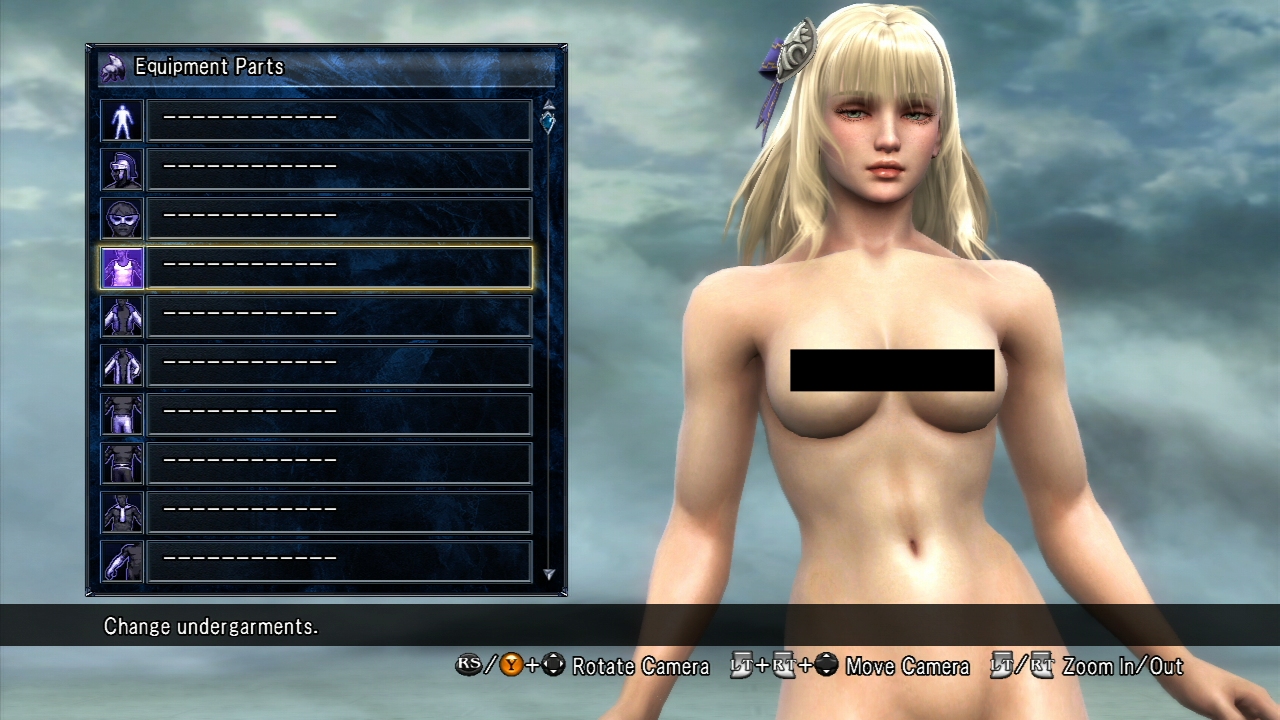Select the open jacket equipment slot
The width and height of the screenshot is (1280, 720).
pos(339,365)
